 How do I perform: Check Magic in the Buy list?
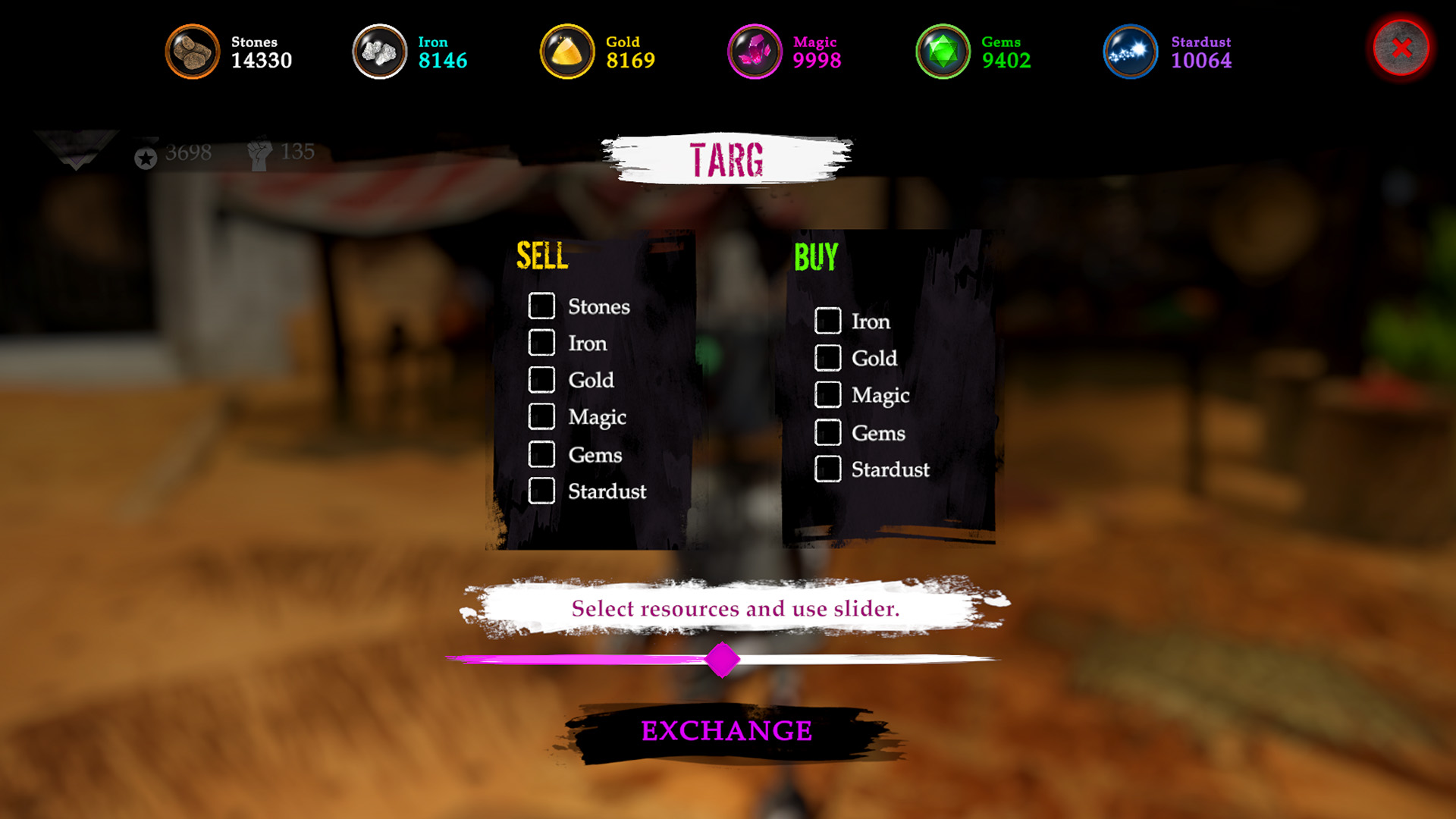tap(827, 394)
